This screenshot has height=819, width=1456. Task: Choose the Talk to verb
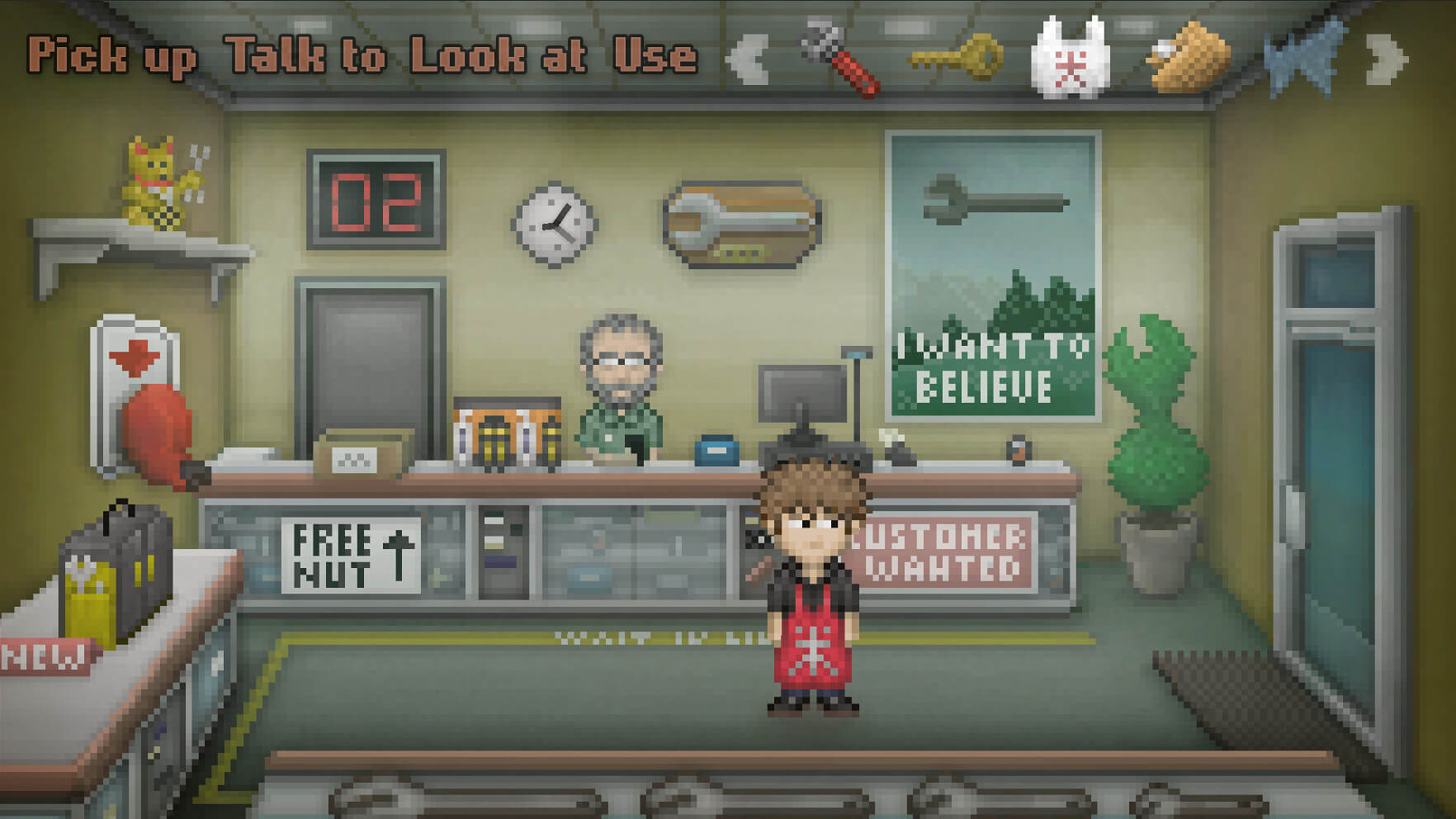(305, 56)
